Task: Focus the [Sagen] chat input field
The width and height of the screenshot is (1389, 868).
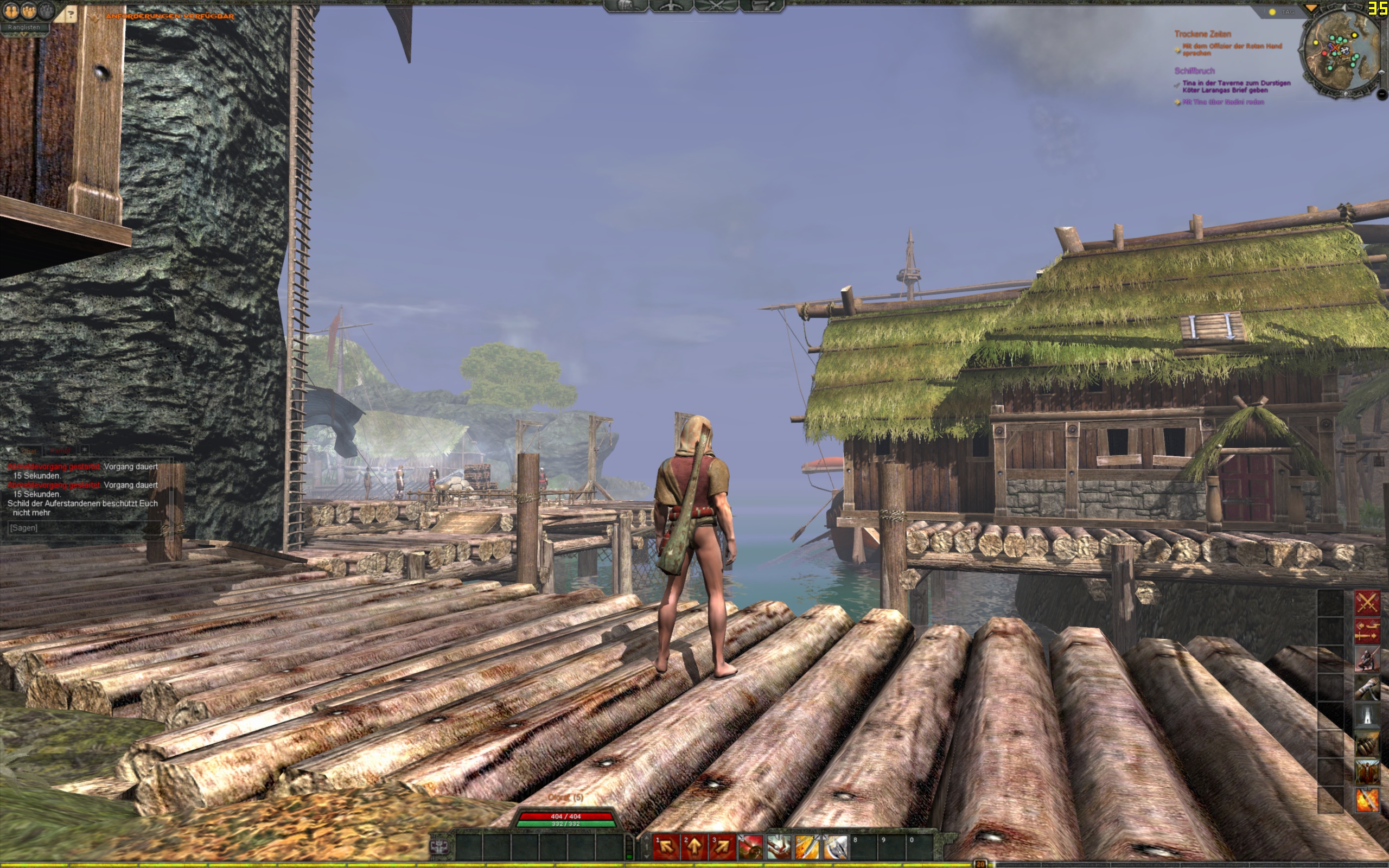Action: coord(80,527)
